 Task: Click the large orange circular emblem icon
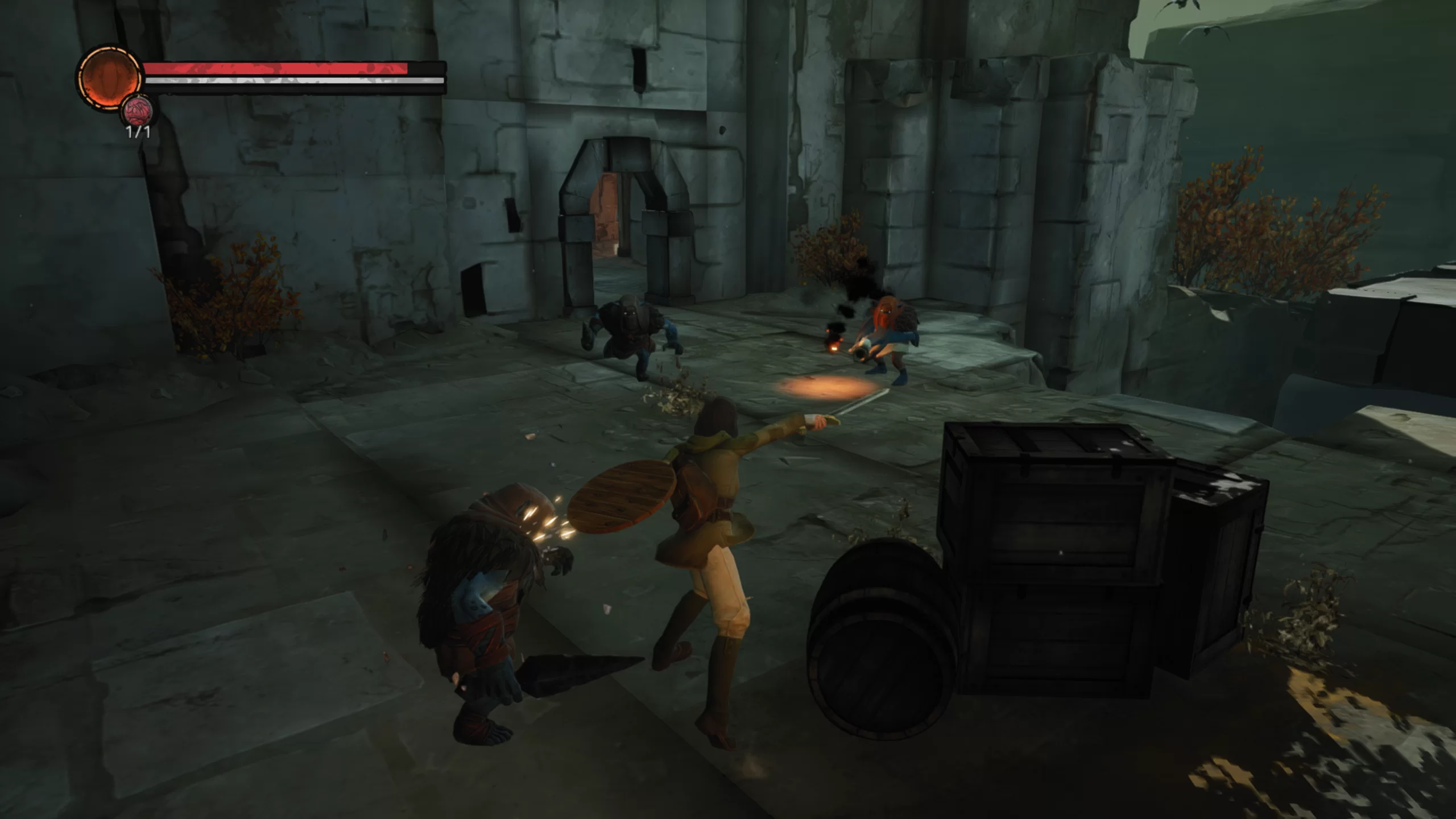[x=109, y=77]
